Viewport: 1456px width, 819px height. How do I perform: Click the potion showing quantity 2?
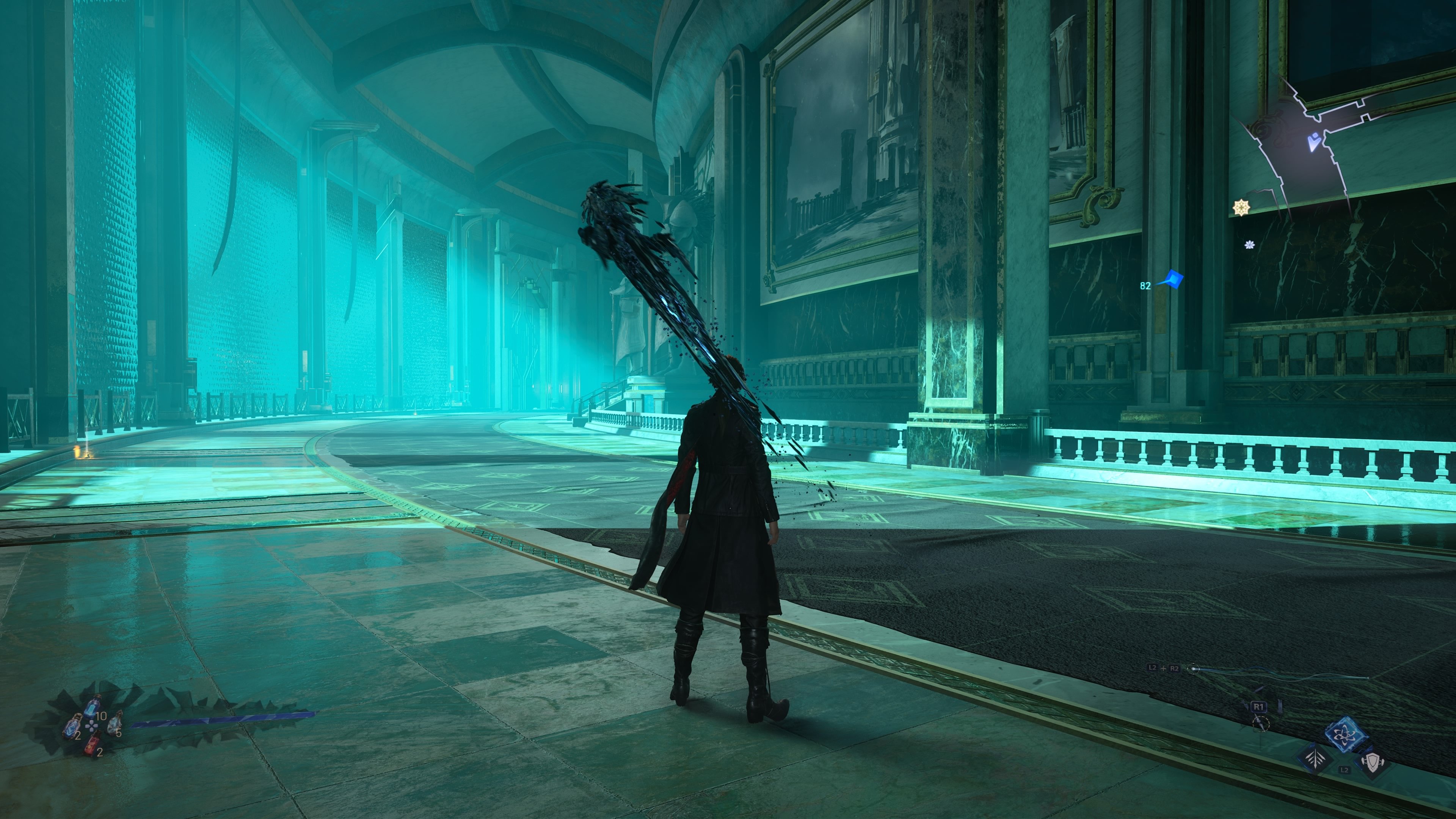[72, 728]
